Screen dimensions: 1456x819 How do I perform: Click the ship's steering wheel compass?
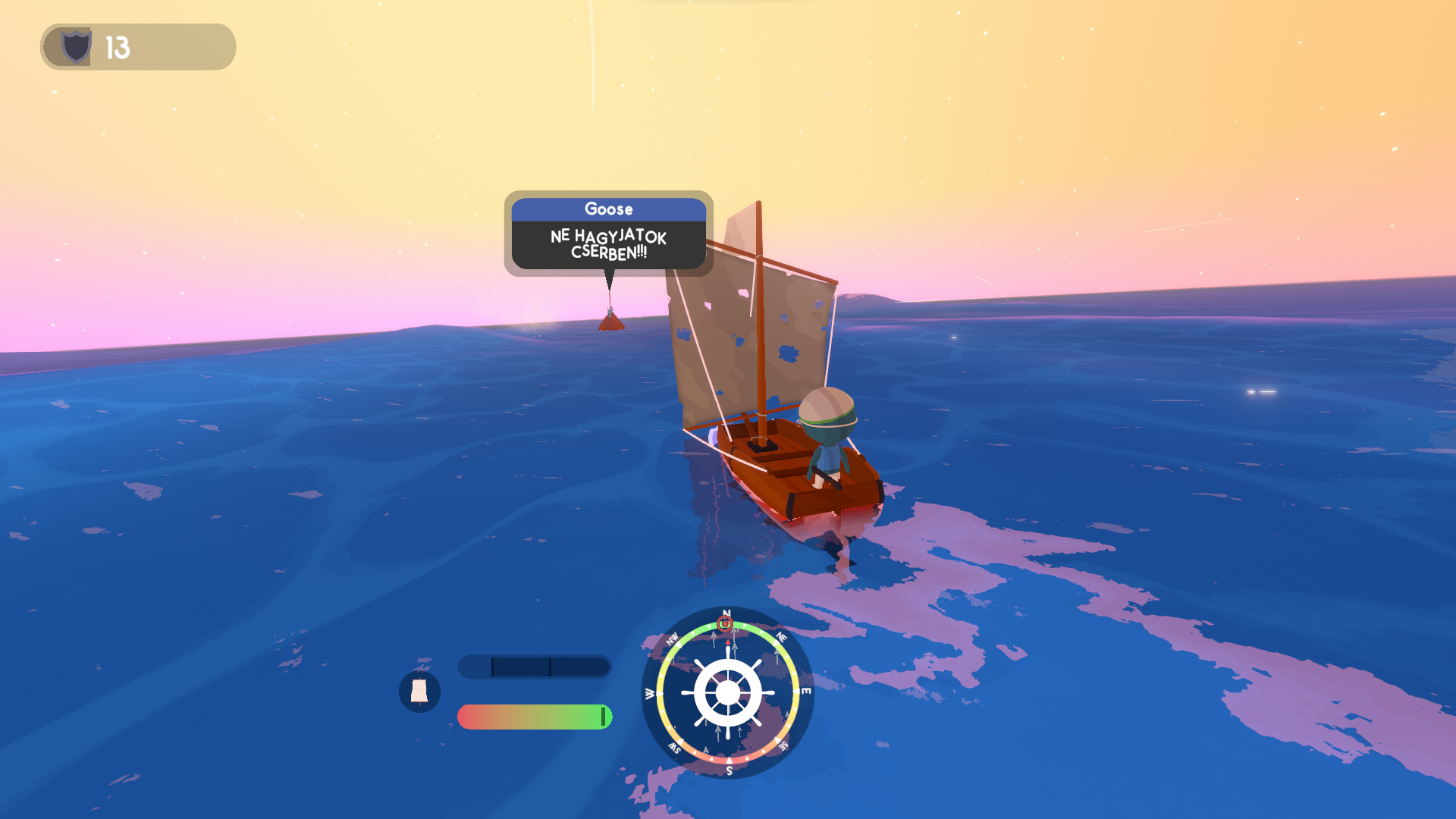pyautogui.click(x=727, y=692)
